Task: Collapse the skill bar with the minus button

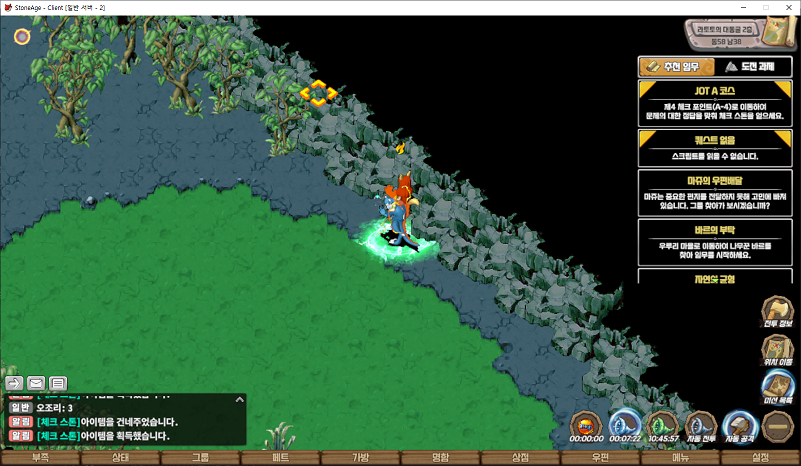Action: click(x=777, y=427)
